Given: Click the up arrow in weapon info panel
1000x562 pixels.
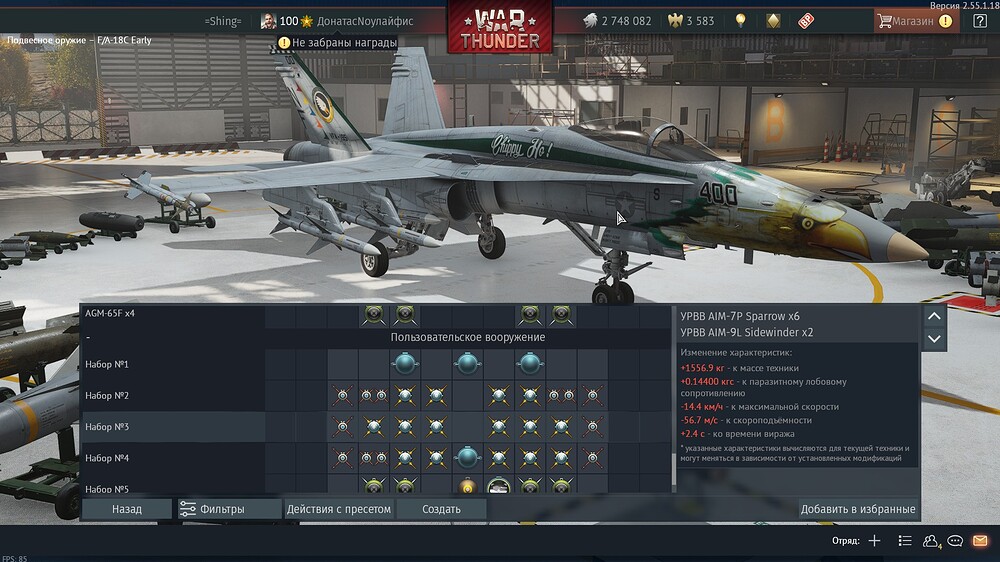Looking at the screenshot, I should coord(934,316).
